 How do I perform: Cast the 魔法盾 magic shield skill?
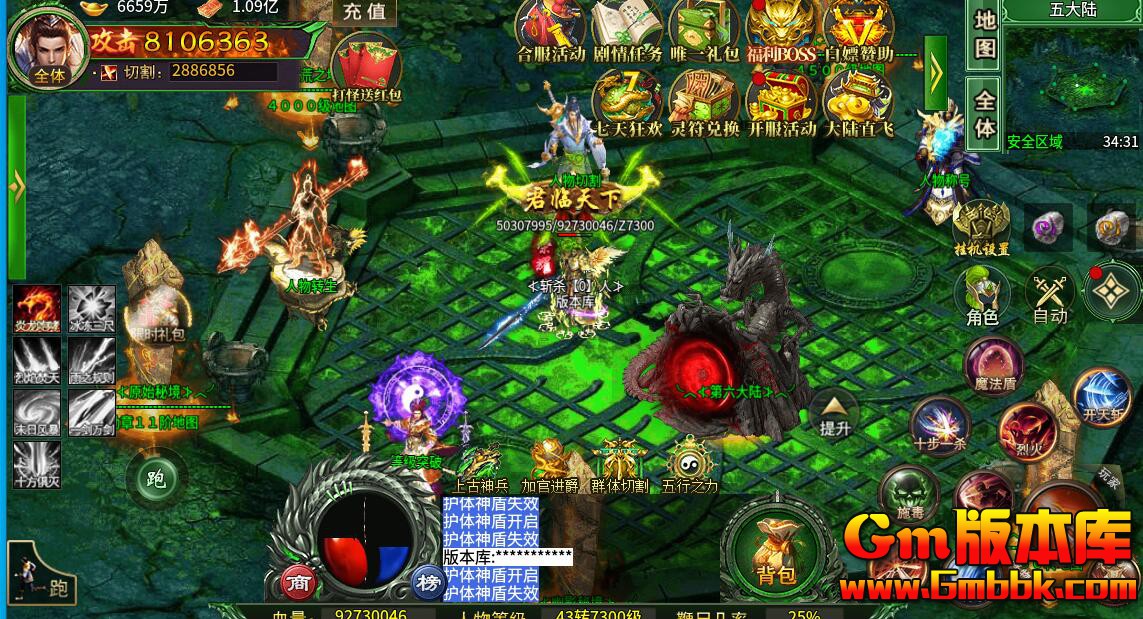pos(994,364)
